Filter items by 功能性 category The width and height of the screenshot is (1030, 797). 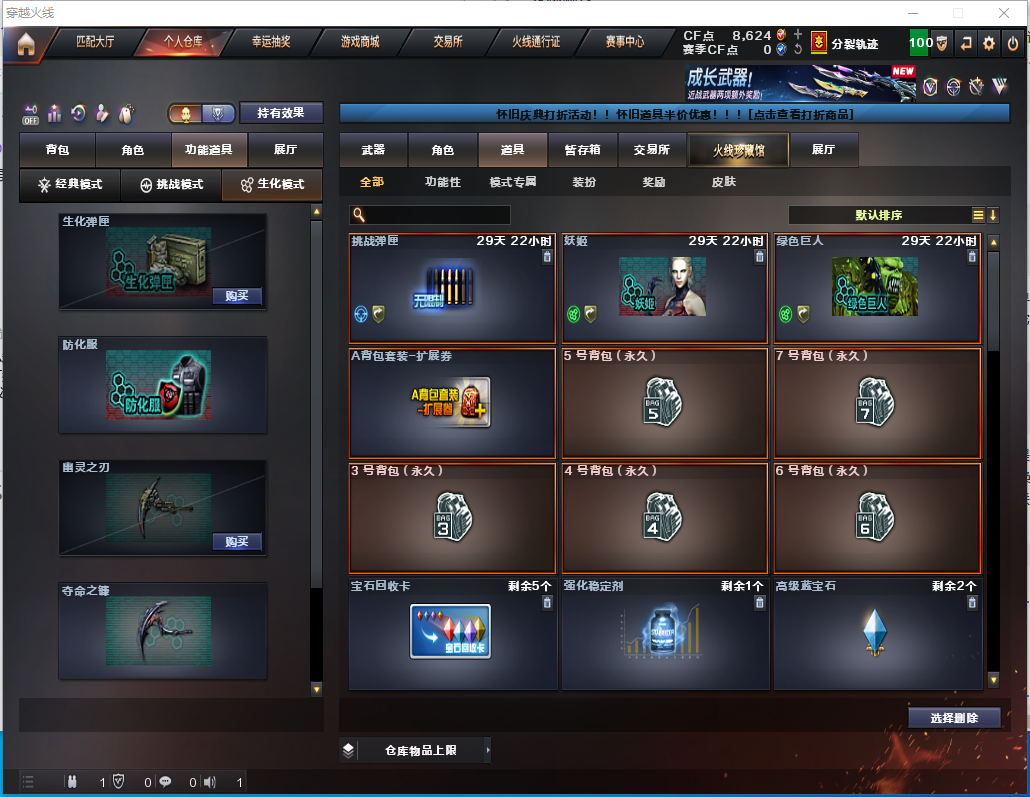(x=443, y=182)
